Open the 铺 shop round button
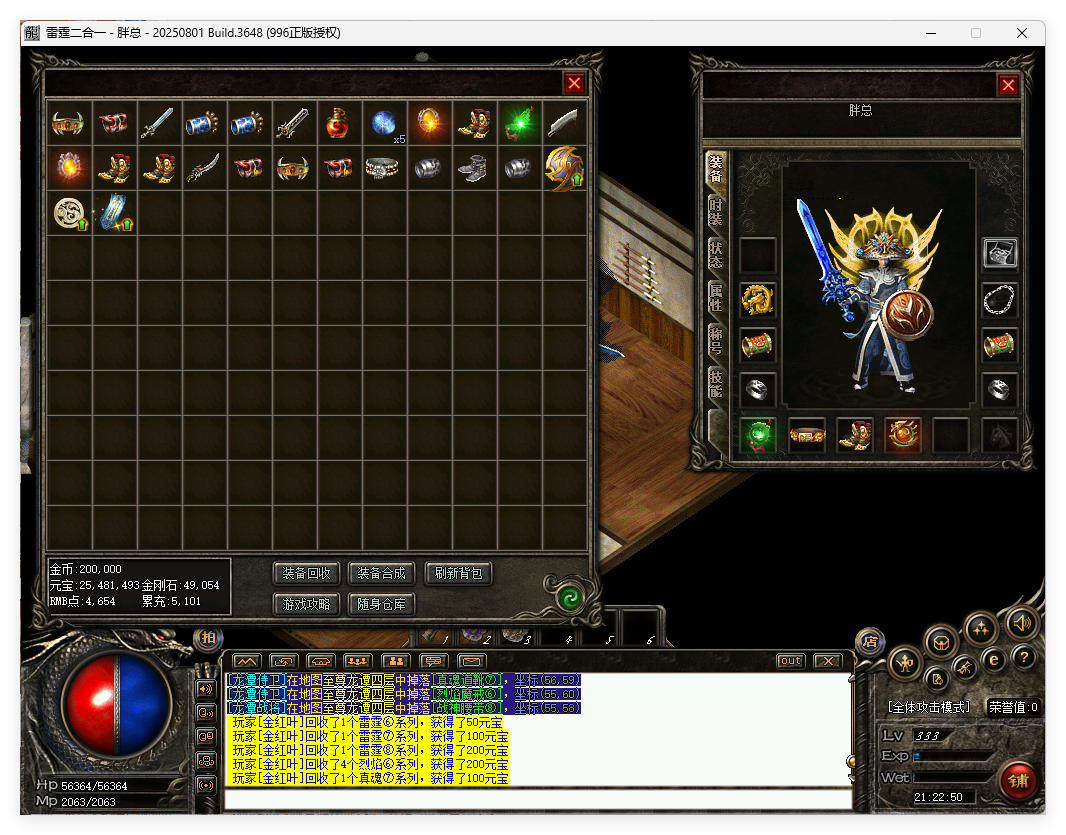Viewport: 1066px width, 835px height. pos(1018,780)
